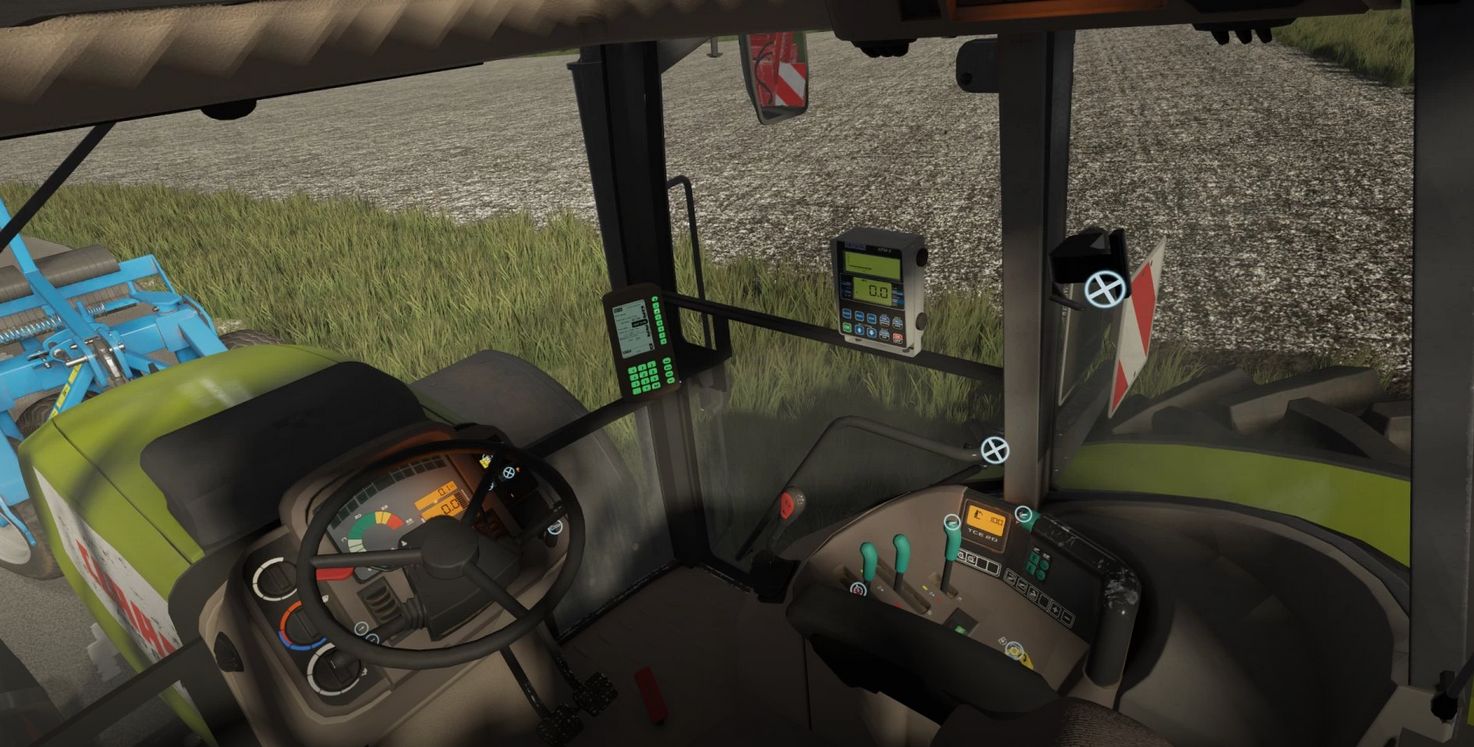Viewport: 1474px width, 747px height.
Task: Activate the cross marker behind the steering wheel
Action: 508,472
